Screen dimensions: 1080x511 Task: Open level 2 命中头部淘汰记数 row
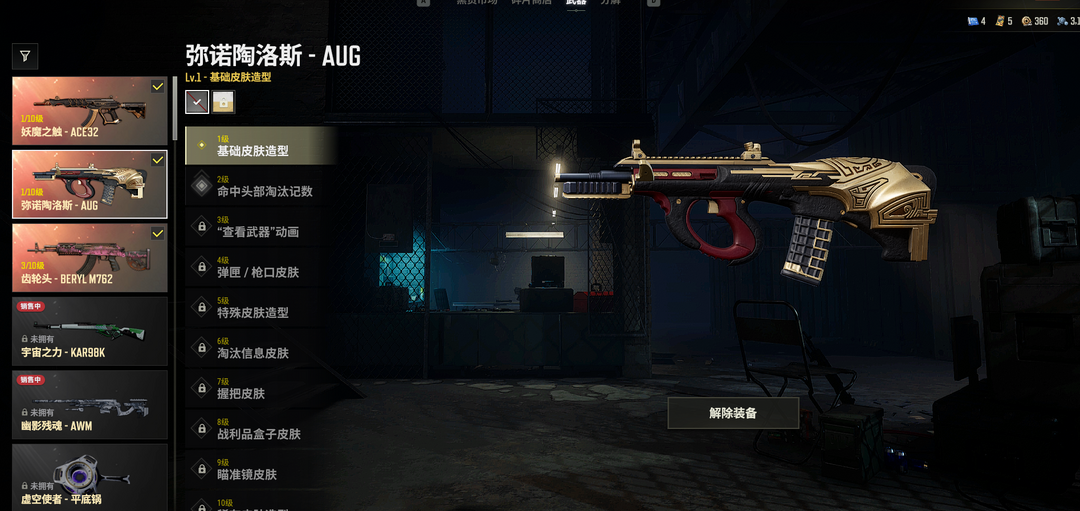point(260,186)
